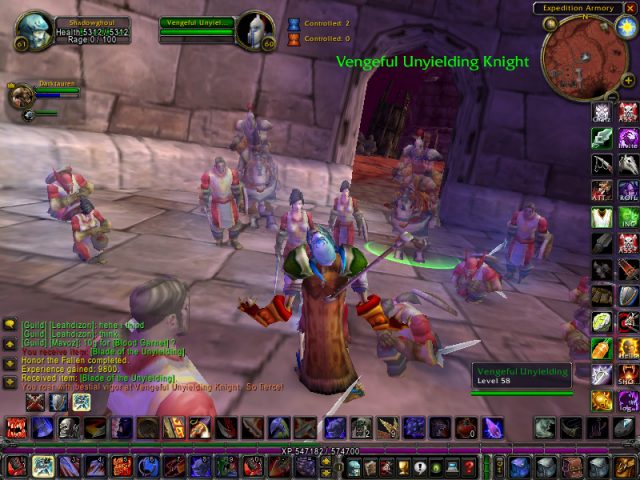
Task: Select party member Darktauren's portrait
Action: [20, 96]
